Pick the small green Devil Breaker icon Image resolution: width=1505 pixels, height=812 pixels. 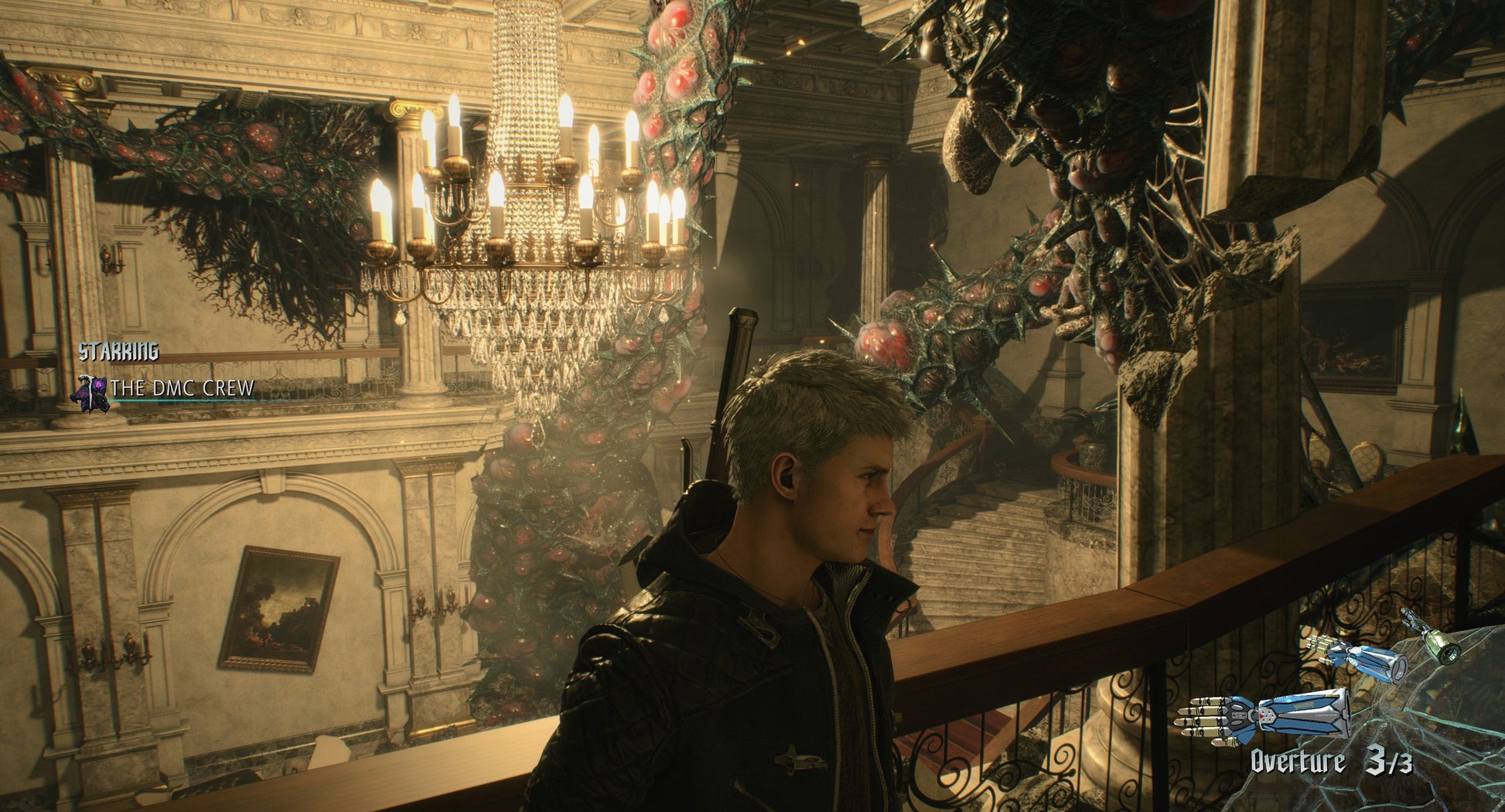click(x=1432, y=636)
